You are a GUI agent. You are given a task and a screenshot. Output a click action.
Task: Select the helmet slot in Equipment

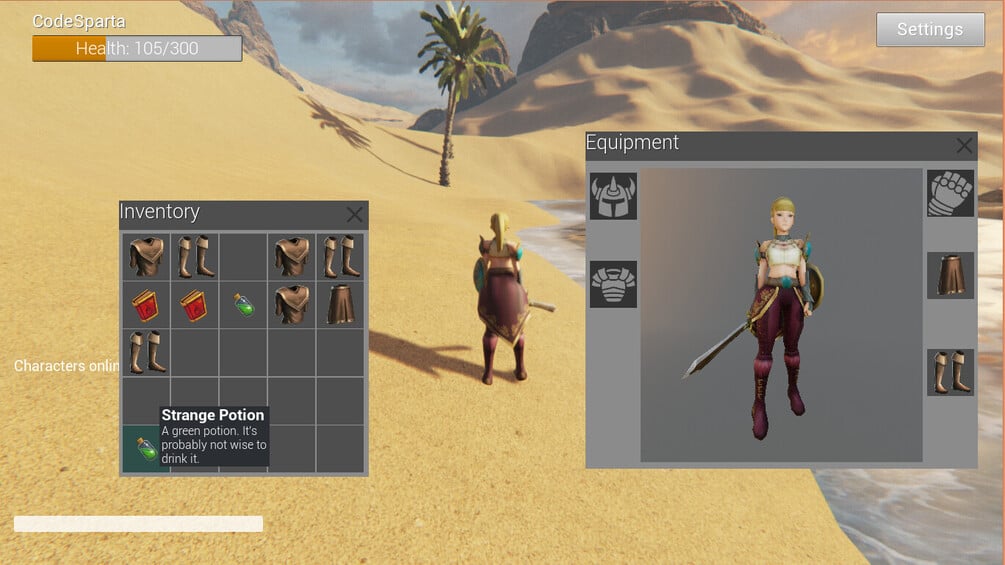point(613,196)
